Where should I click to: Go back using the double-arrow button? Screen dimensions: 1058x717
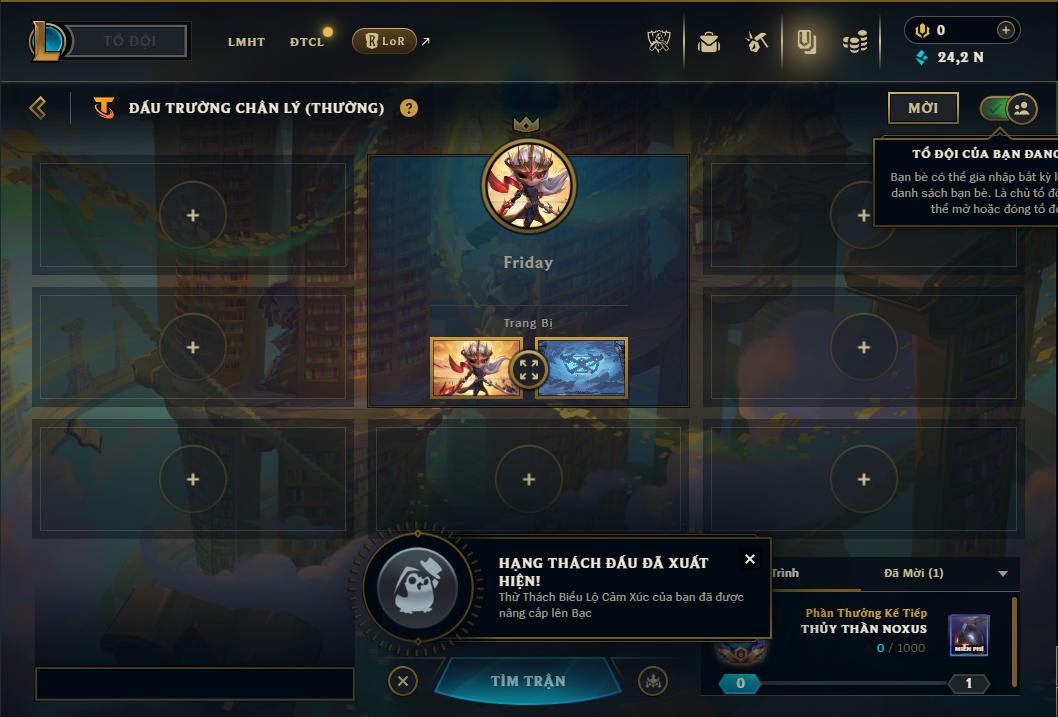[38, 108]
